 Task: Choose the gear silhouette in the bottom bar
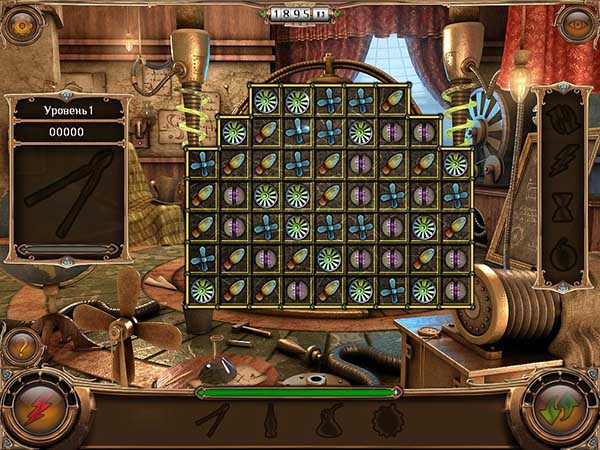(385, 421)
